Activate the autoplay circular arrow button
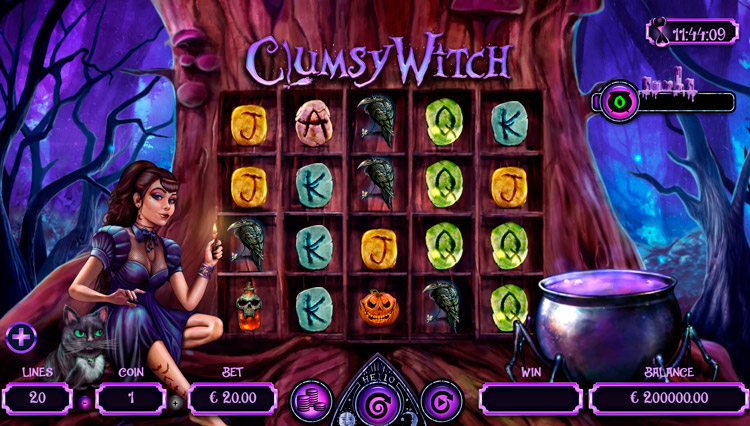750x426 pixels. point(440,400)
